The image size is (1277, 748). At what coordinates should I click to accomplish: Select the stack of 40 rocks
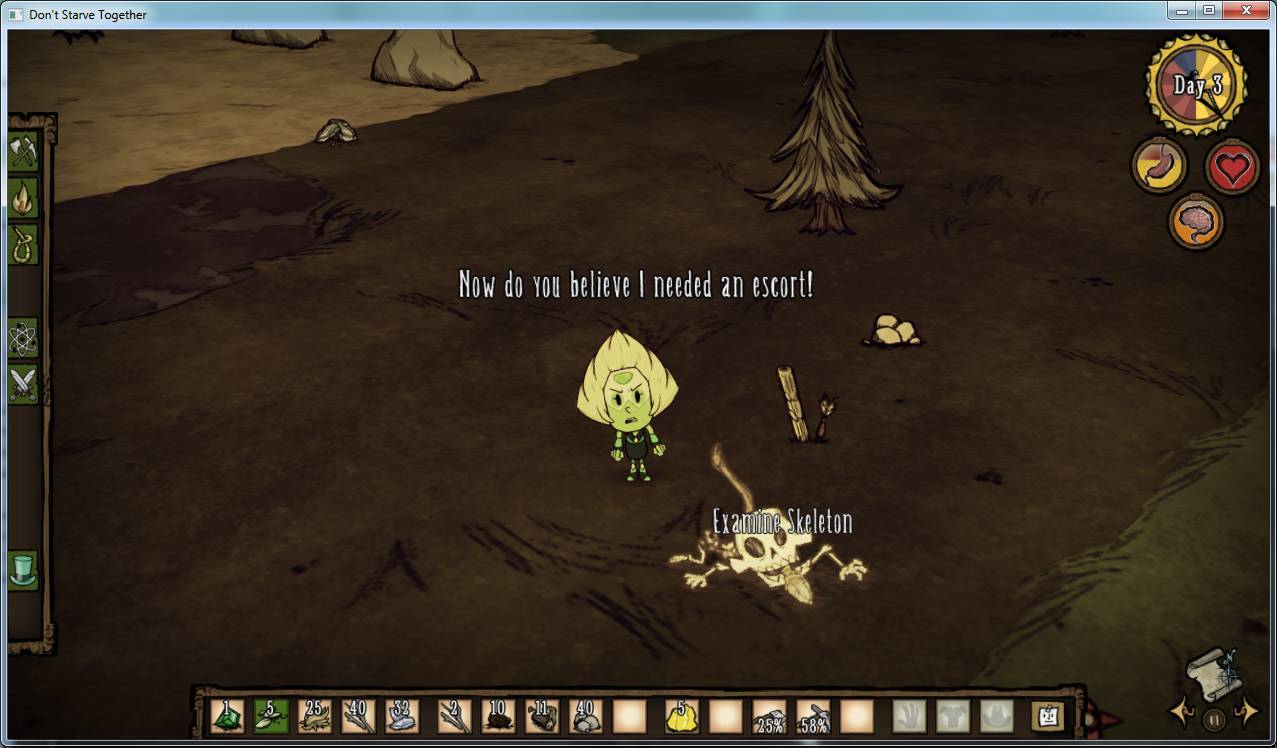click(585, 716)
